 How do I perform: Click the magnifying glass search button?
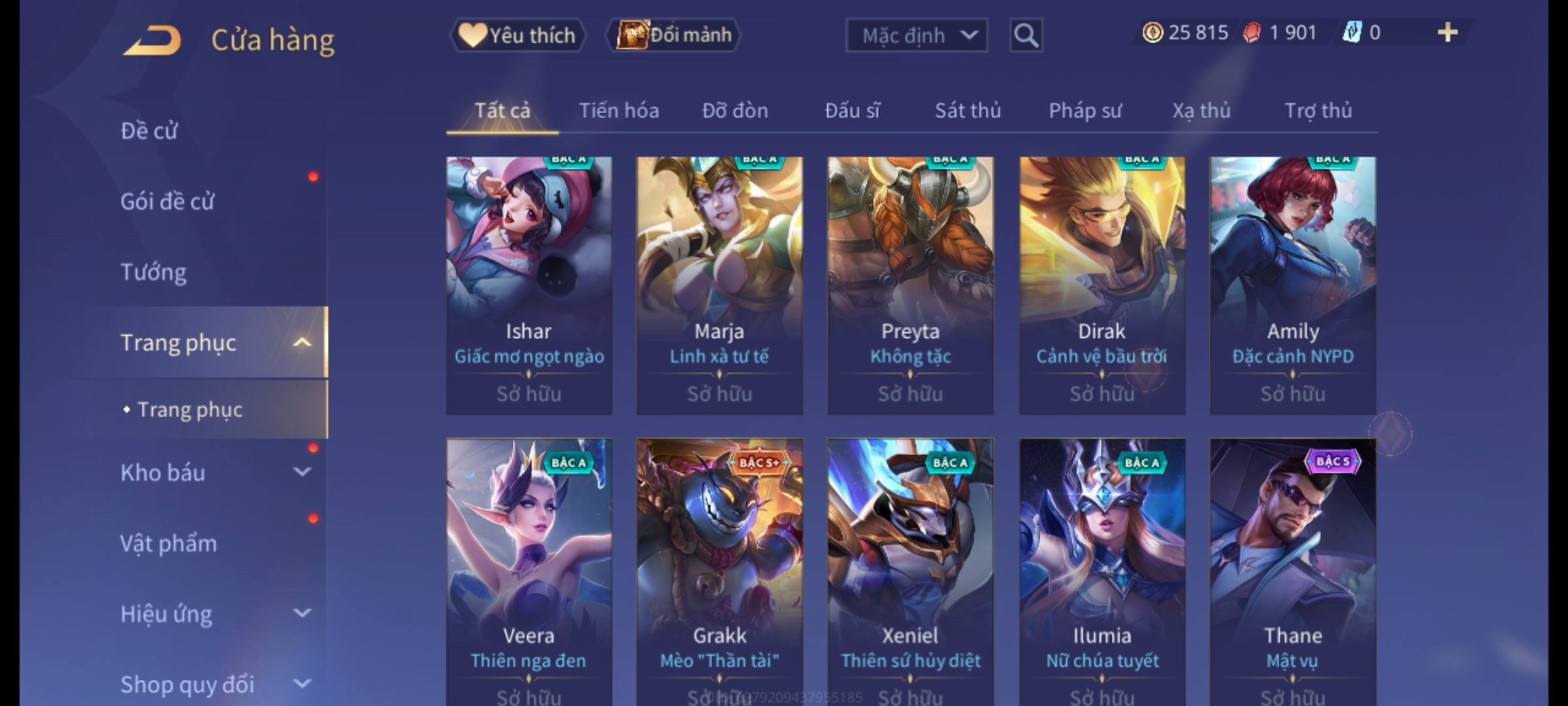pyautogui.click(x=1026, y=35)
